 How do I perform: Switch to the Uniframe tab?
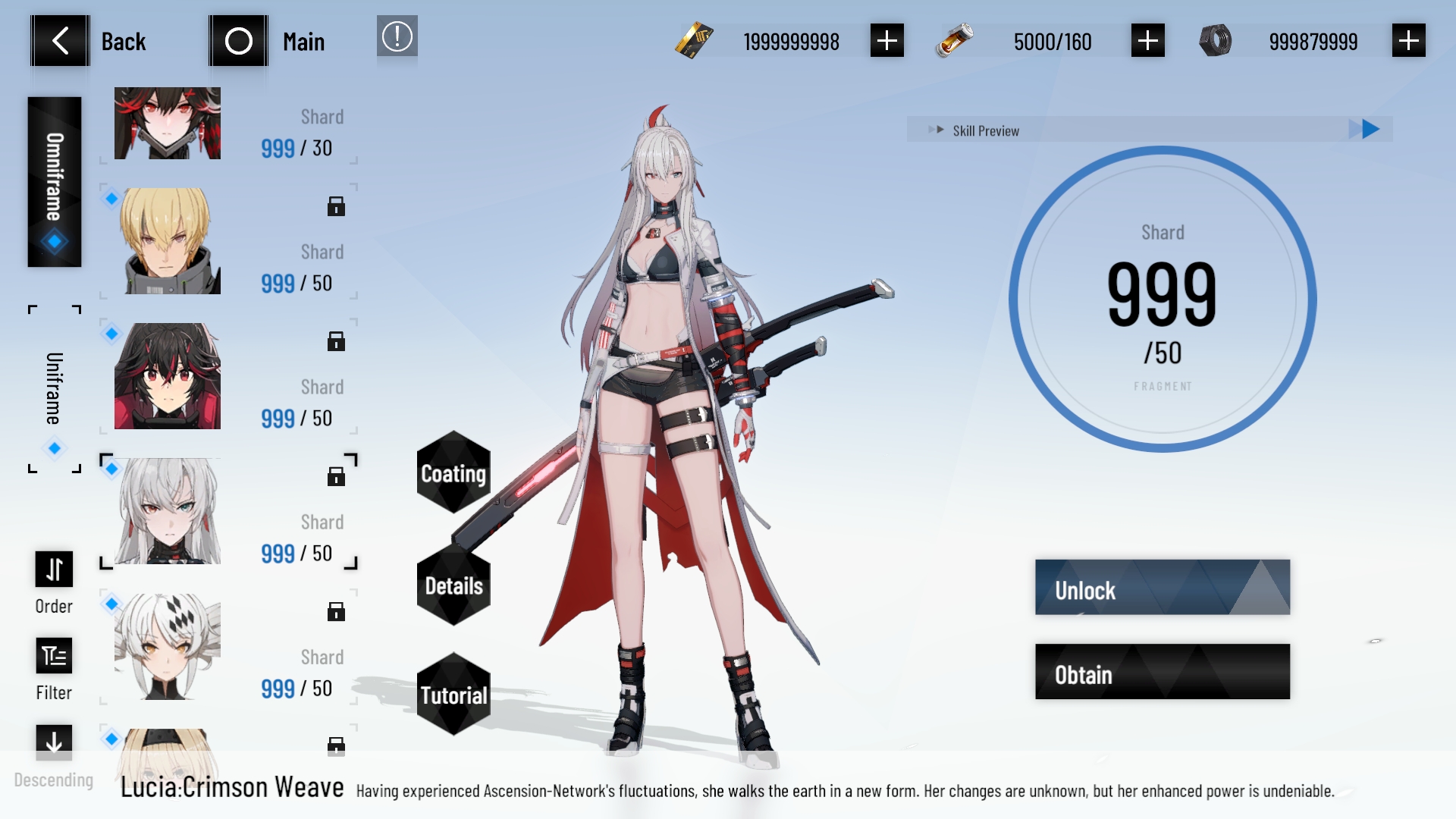55,389
